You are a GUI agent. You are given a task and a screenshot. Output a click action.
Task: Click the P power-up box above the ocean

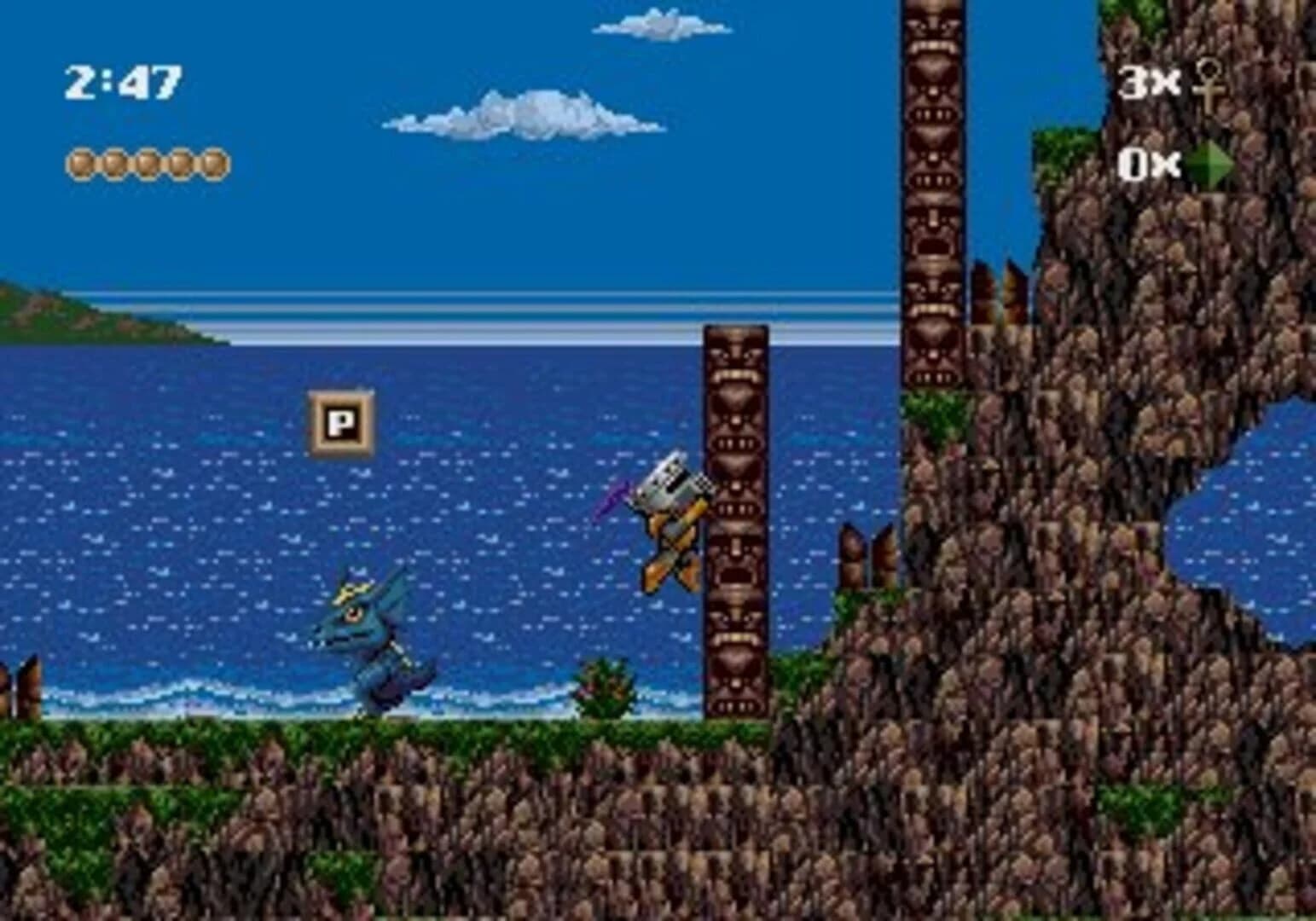tap(340, 421)
